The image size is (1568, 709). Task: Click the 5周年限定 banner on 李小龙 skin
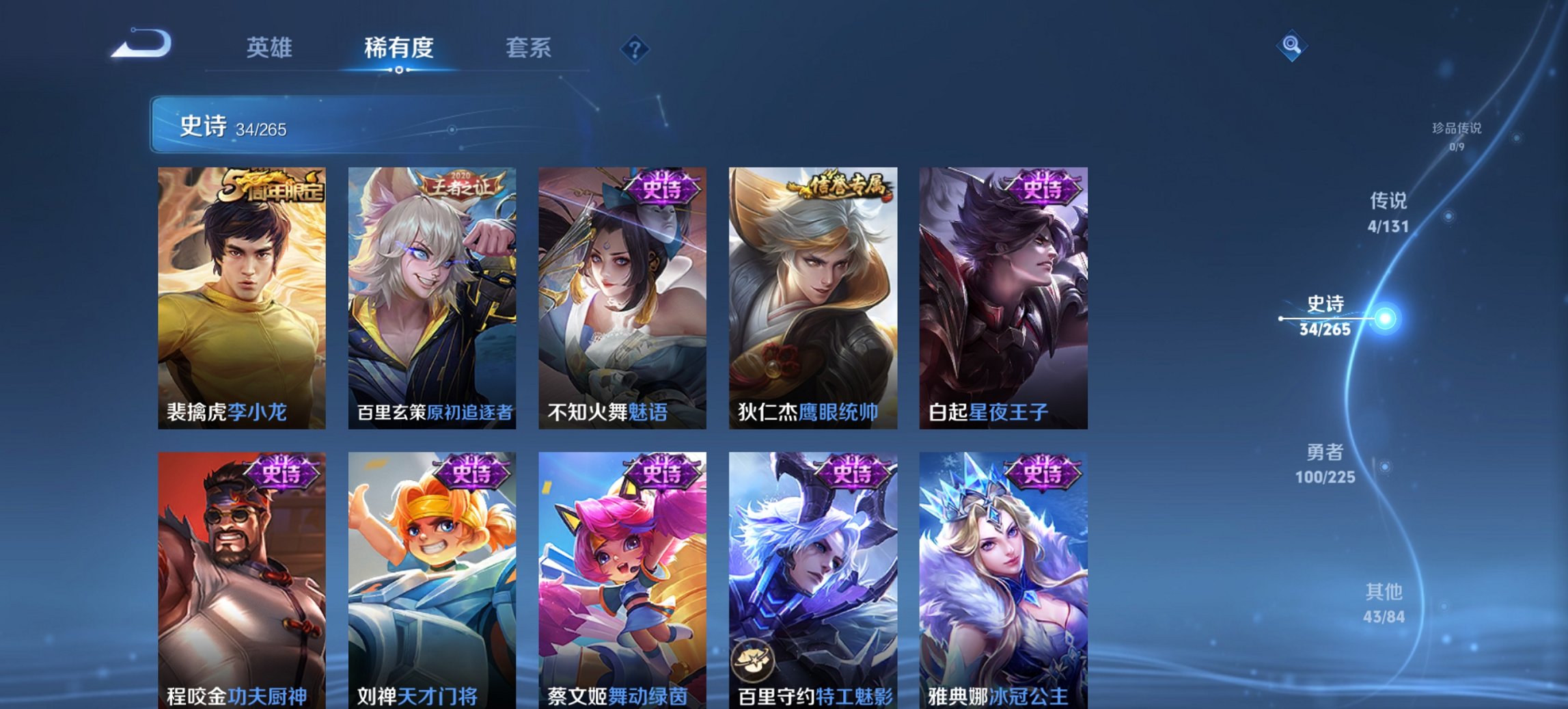click(x=270, y=186)
